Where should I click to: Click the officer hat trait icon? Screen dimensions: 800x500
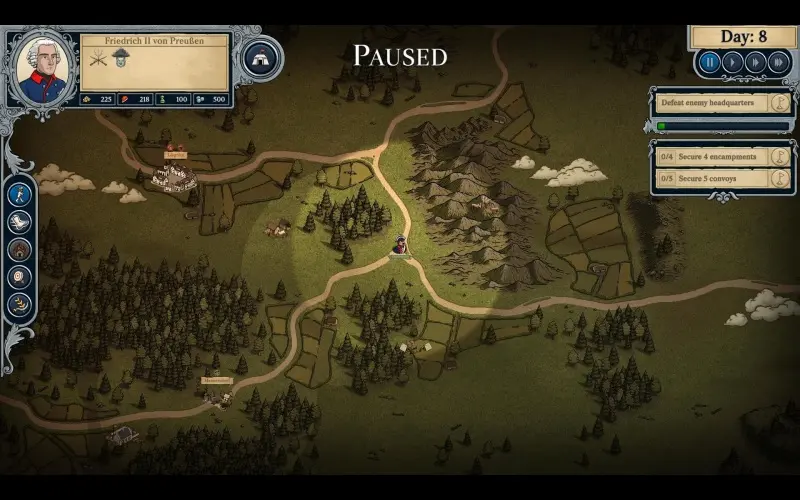pyautogui.click(x=120, y=58)
